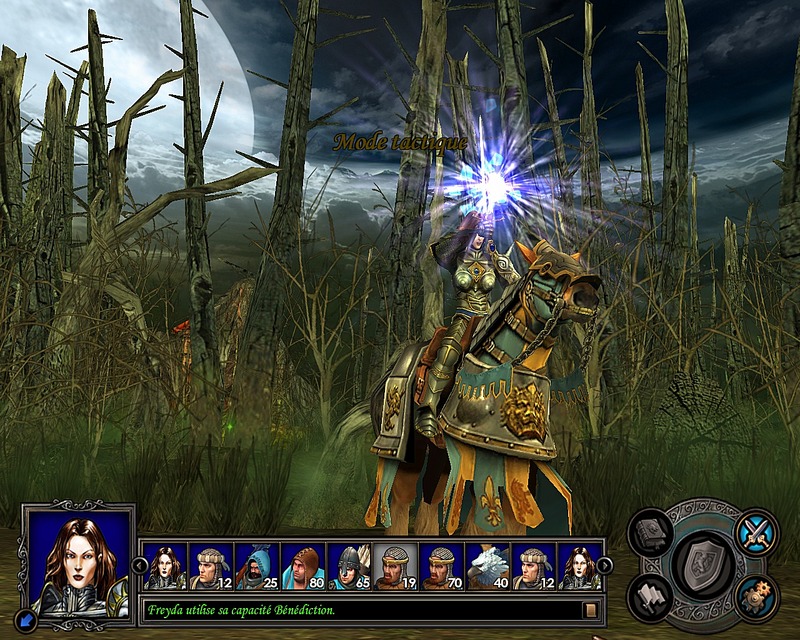Advance initiative bar with right arrow button
The width and height of the screenshot is (800, 640).
(x=604, y=564)
